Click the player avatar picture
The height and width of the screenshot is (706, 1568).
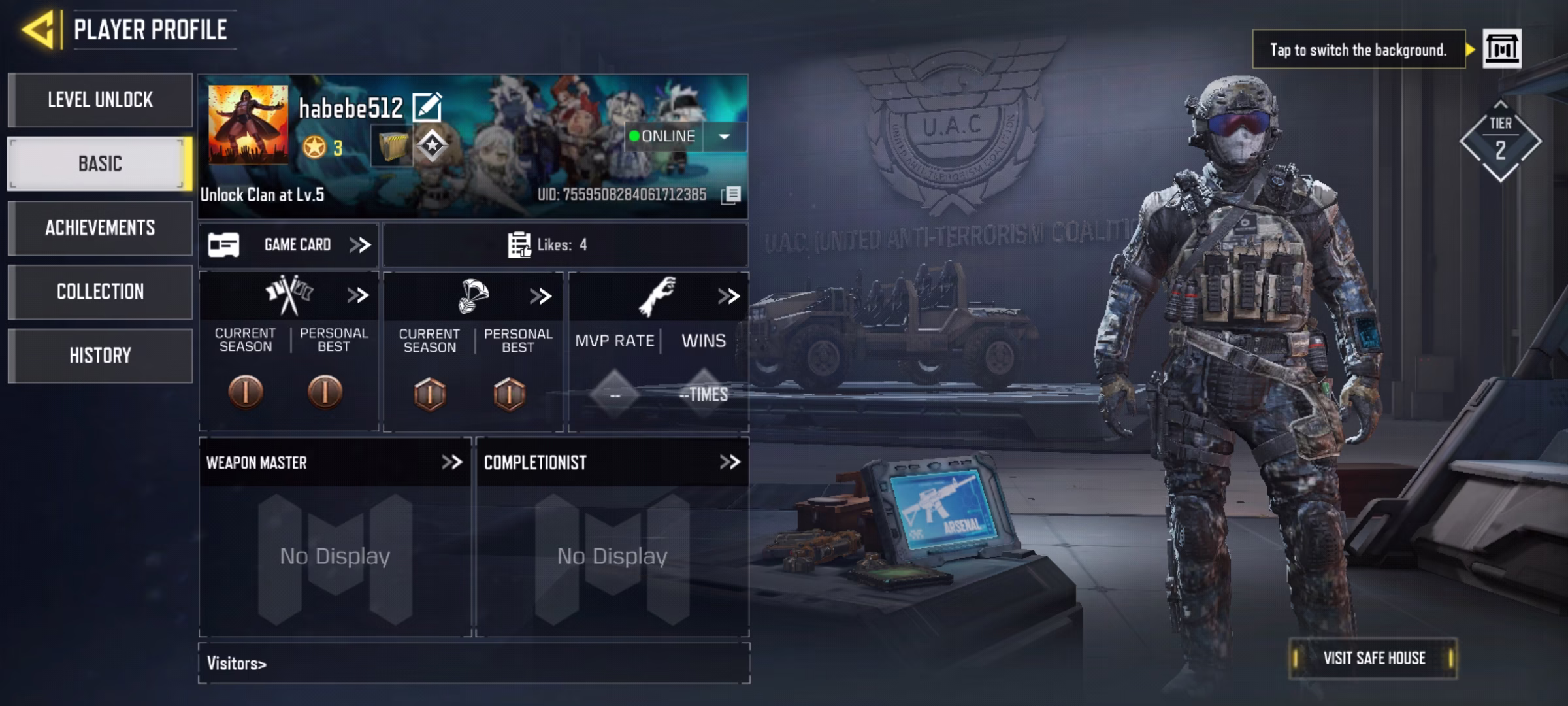[248, 124]
